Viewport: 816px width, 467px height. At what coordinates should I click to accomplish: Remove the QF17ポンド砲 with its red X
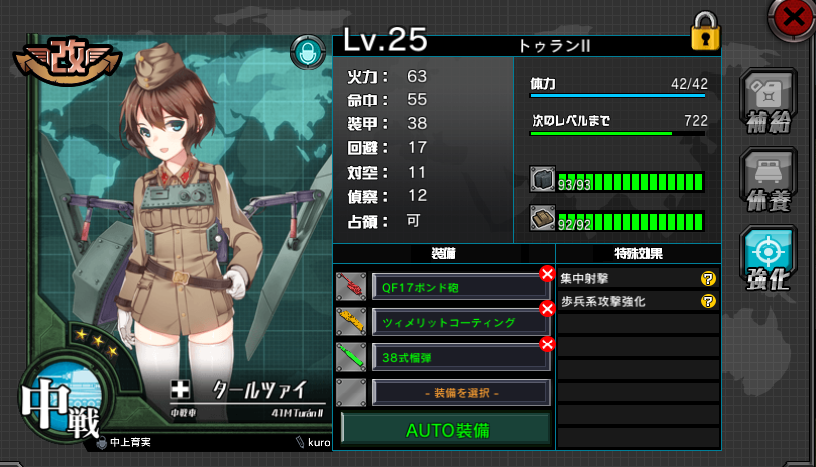coord(547,274)
